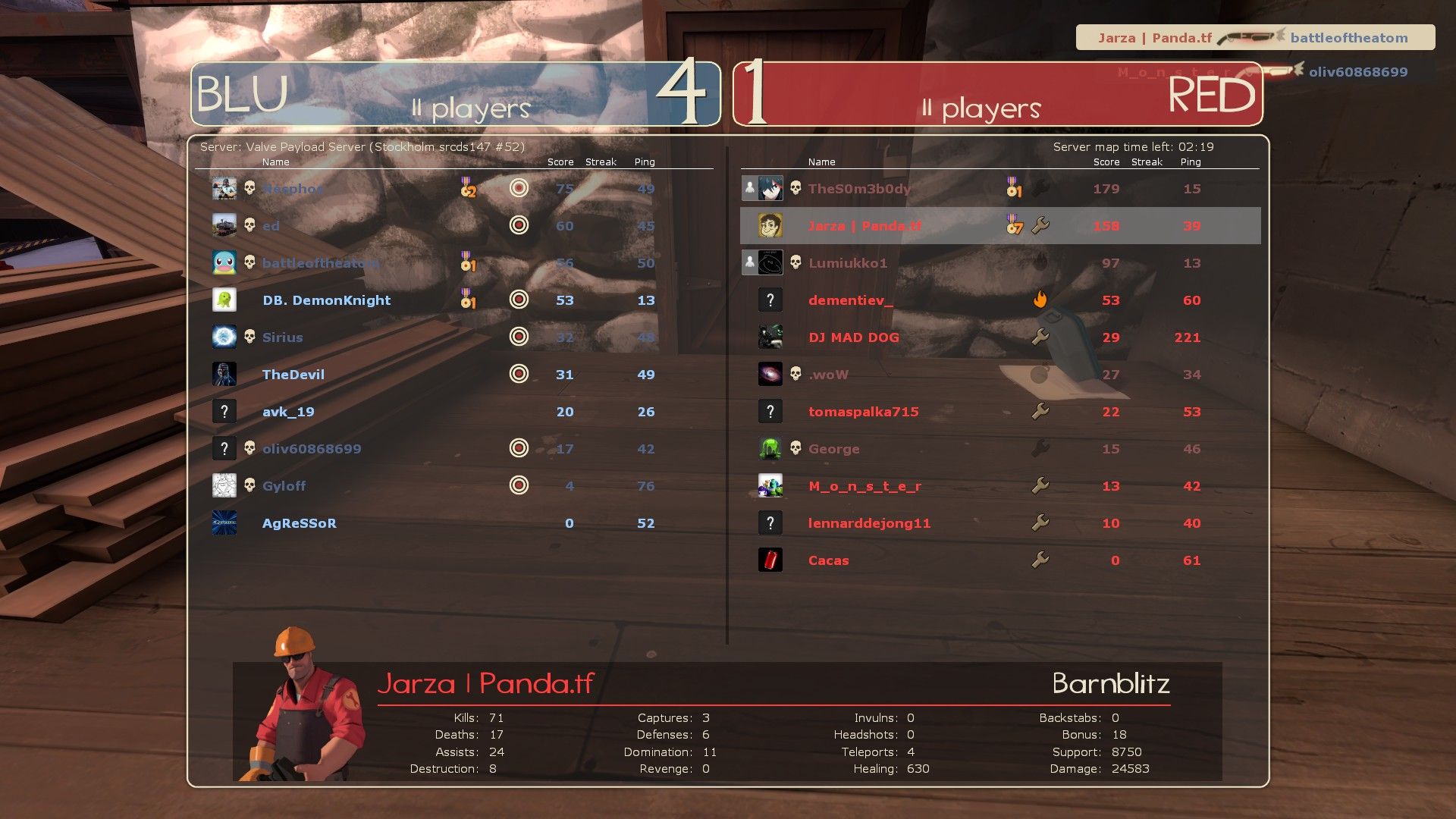Click the domination target icon beside DB. DemonKnight
Viewport: 1456px width, 819px height.
519,300
